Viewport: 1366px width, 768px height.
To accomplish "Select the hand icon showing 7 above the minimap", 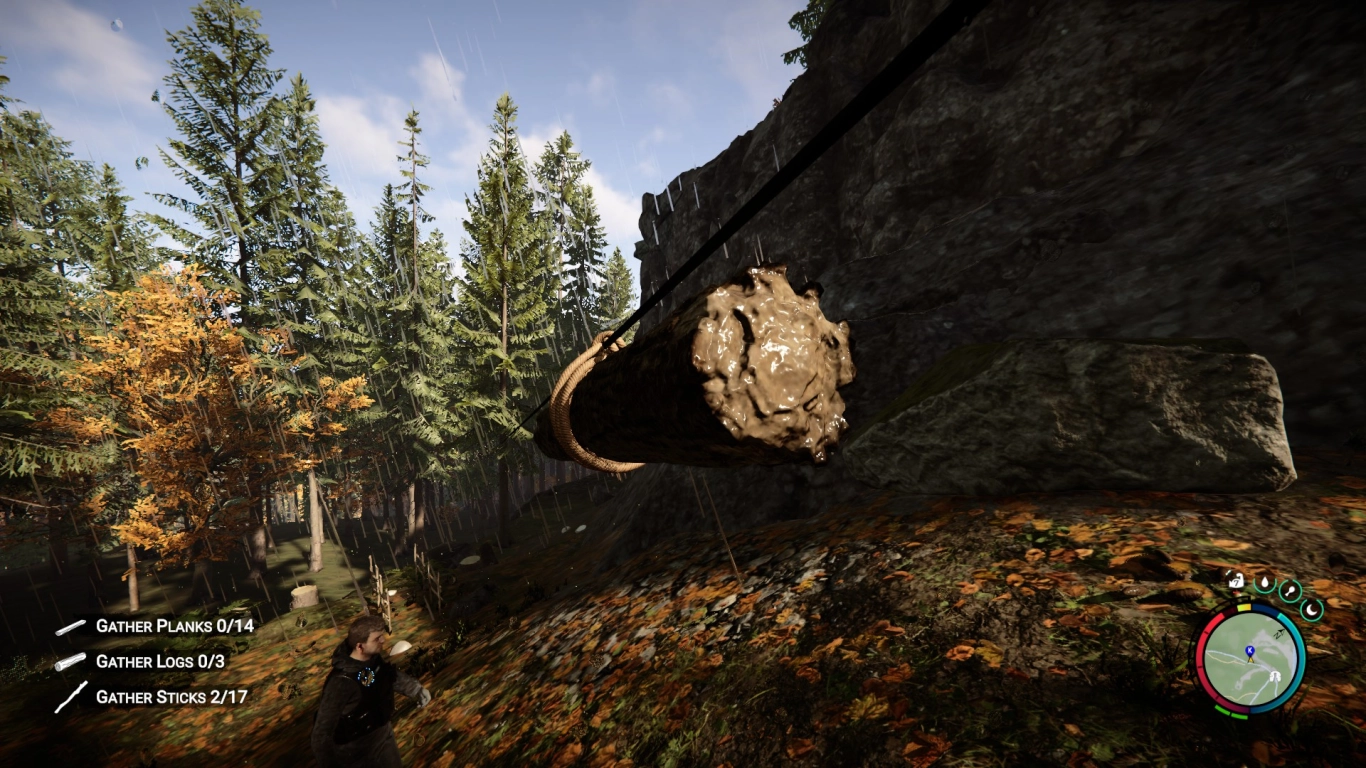I will 1235,581.
